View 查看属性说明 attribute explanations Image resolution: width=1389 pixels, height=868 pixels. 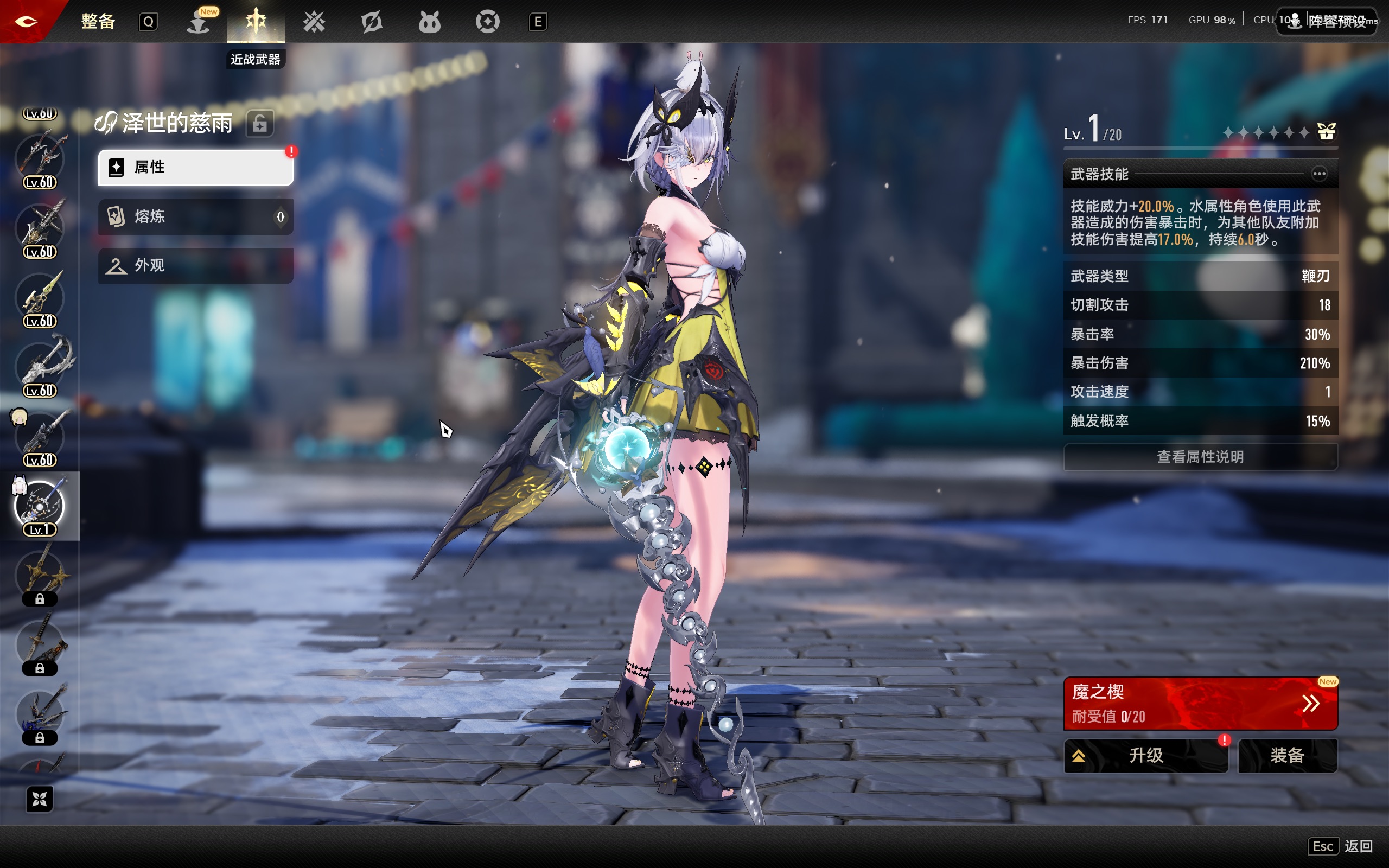coord(1200,457)
